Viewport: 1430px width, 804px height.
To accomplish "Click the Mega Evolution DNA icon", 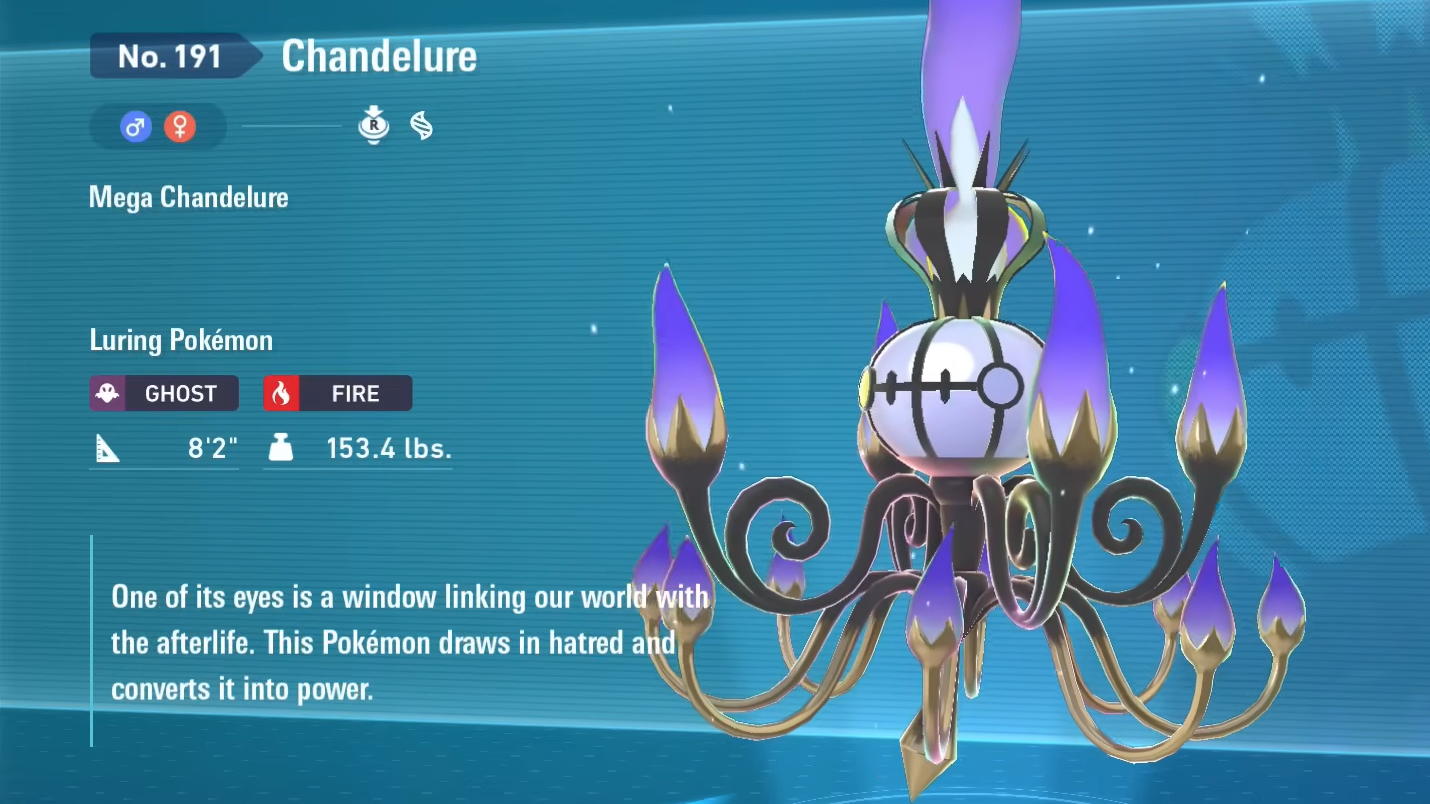I will pyautogui.click(x=422, y=126).
